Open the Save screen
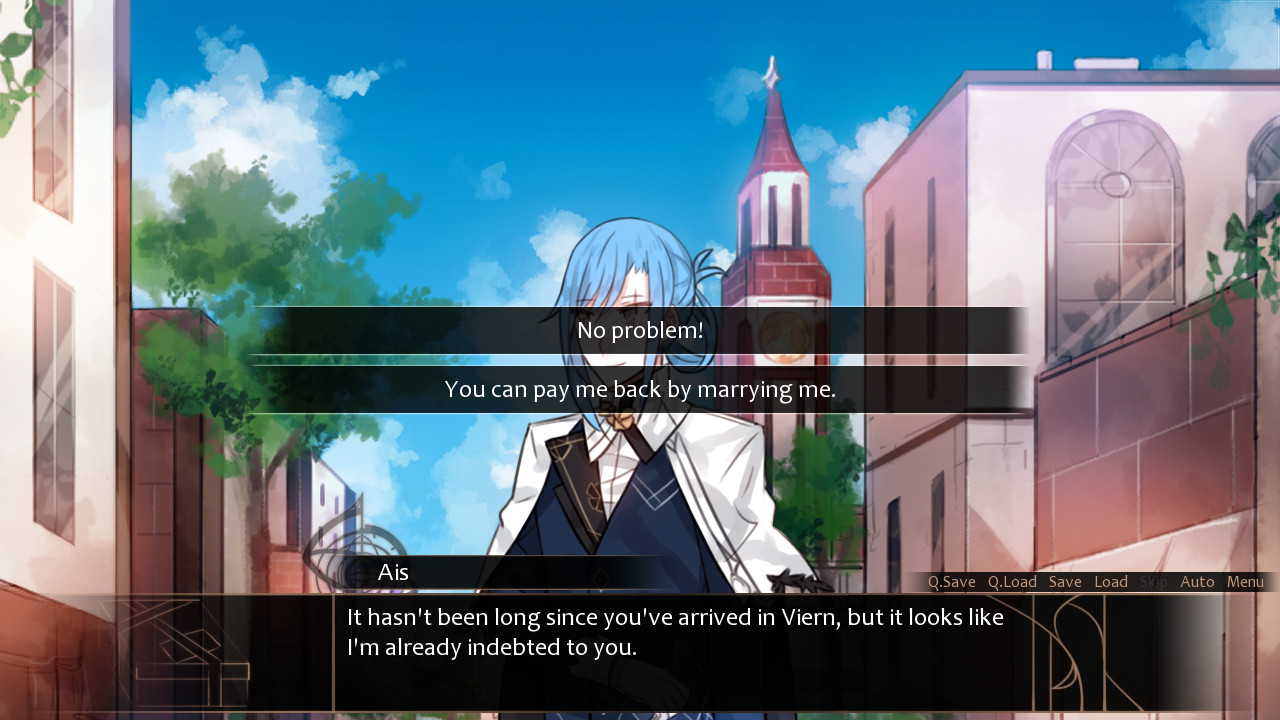The height and width of the screenshot is (720, 1280). click(x=1065, y=581)
